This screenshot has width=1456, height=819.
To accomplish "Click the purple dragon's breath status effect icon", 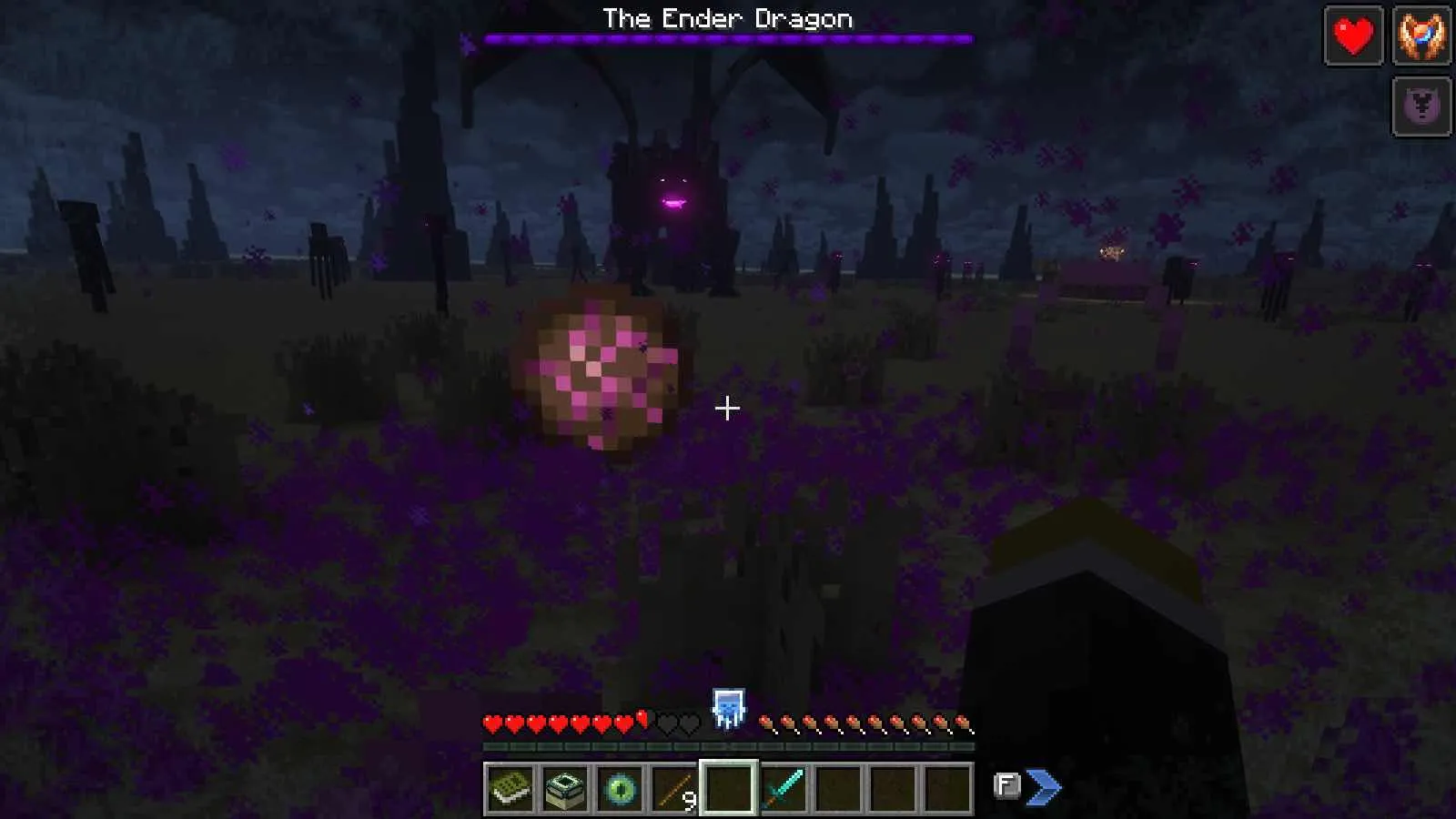I will 1423,105.
